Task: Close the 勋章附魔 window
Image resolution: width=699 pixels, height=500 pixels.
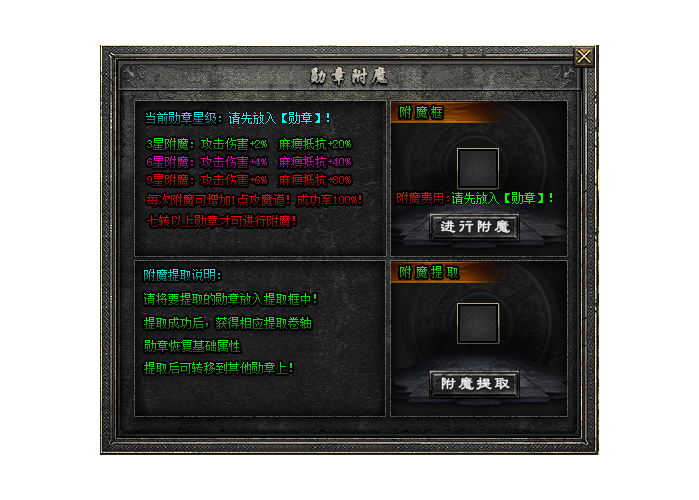Action: click(x=583, y=56)
